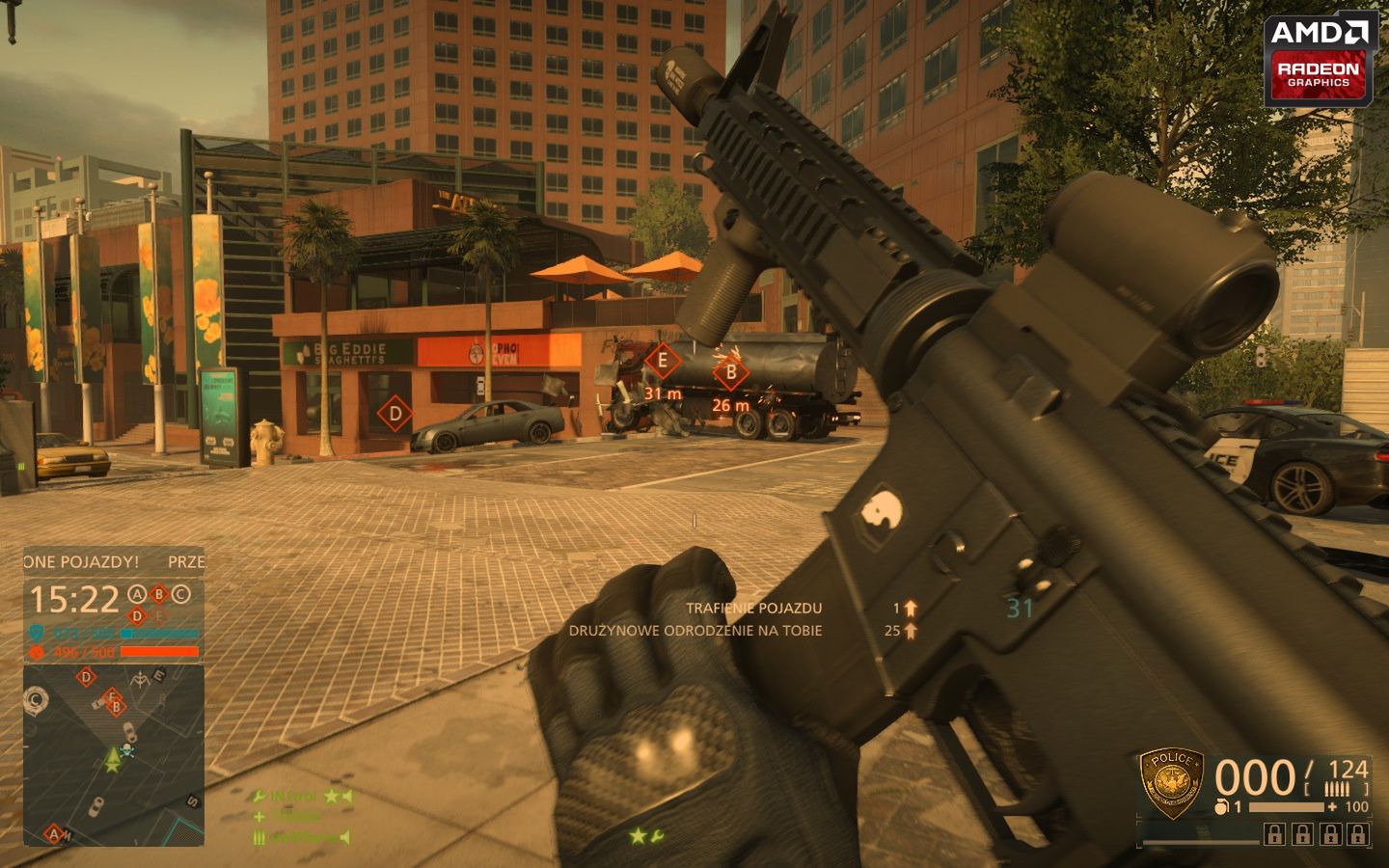Expand objective marker A on the minimap
This screenshot has height=868, width=1389.
coord(52,833)
